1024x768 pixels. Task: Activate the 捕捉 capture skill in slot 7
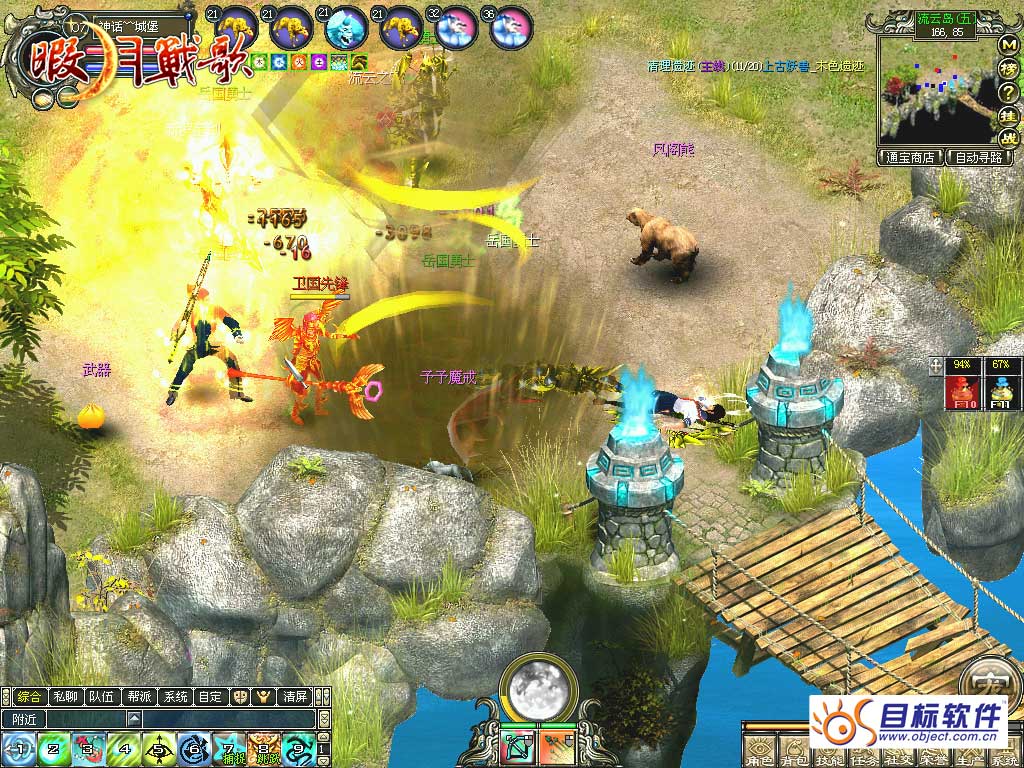(229, 748)
